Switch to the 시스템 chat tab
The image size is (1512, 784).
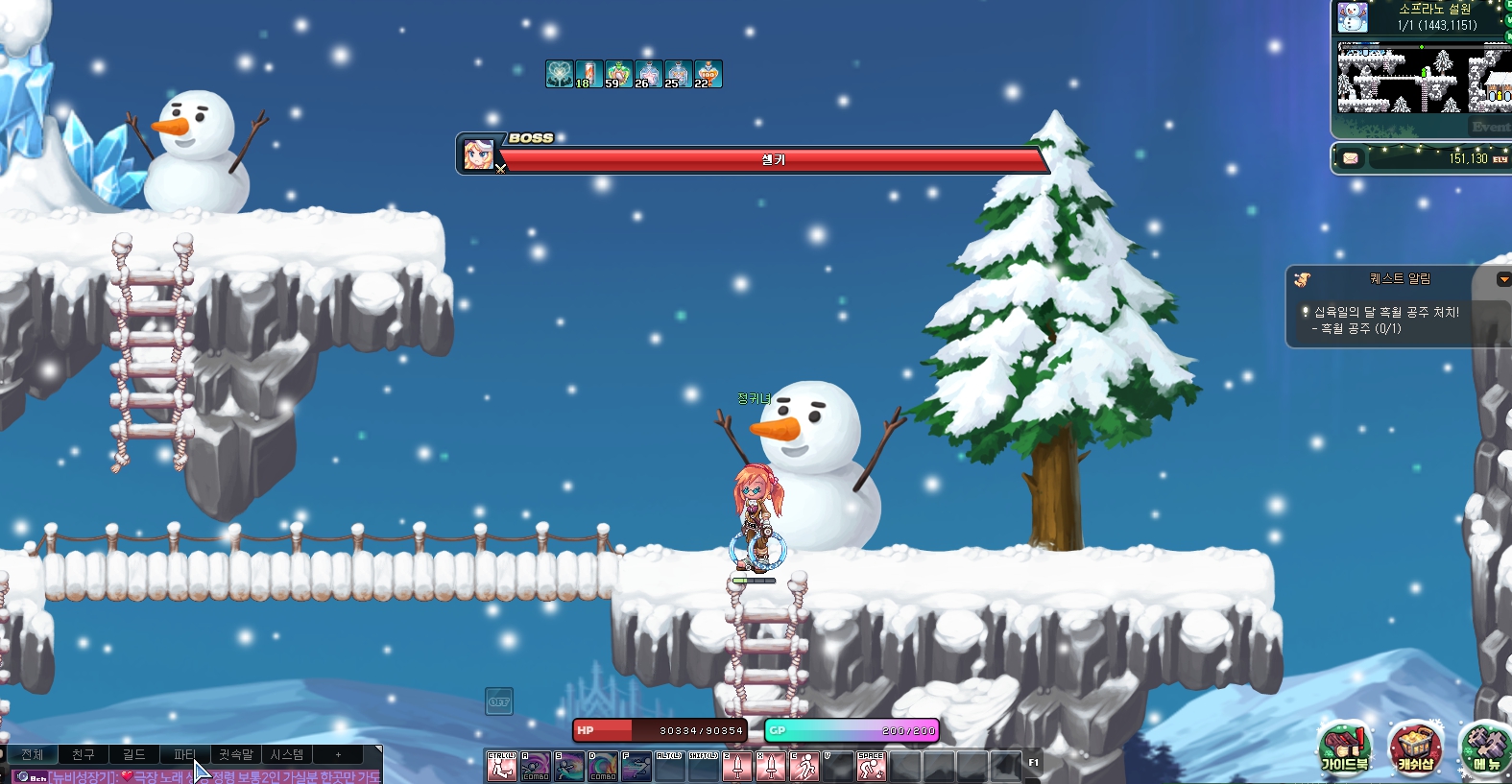tap(286, 755)
